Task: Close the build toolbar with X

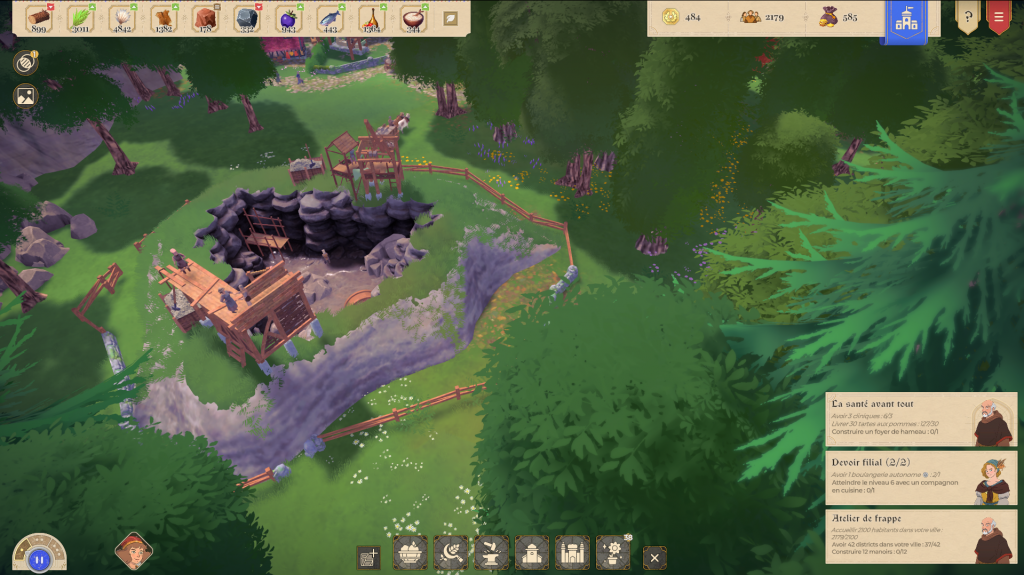Action: tap(654, 557)
